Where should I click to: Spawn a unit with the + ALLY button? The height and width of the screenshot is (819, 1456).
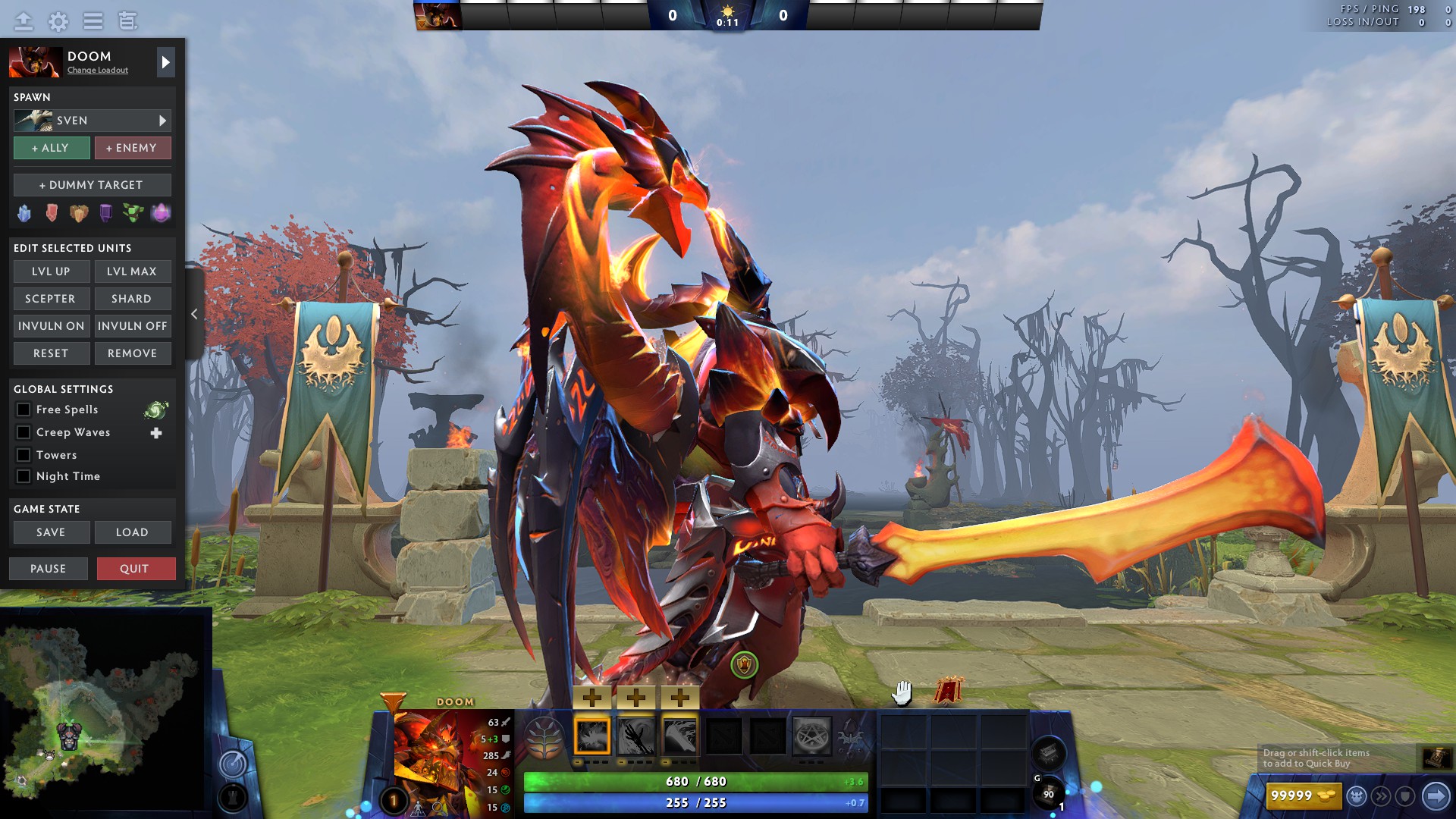click(x=51, y=148)
